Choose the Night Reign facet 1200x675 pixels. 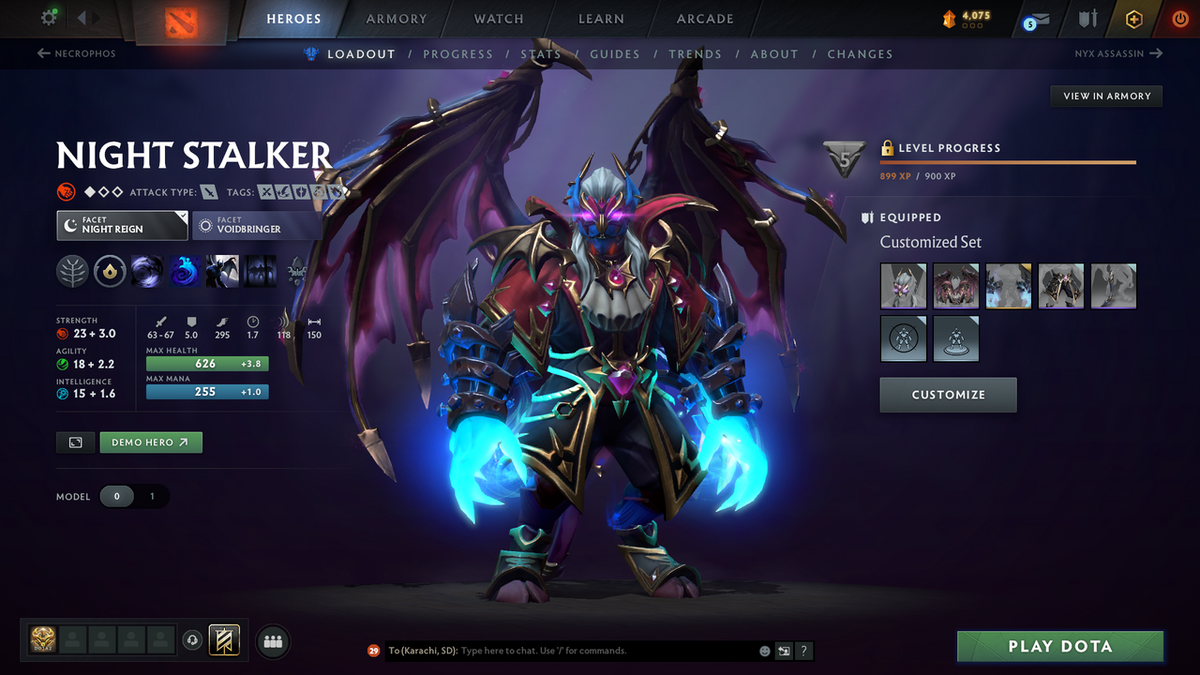(122, 225)
